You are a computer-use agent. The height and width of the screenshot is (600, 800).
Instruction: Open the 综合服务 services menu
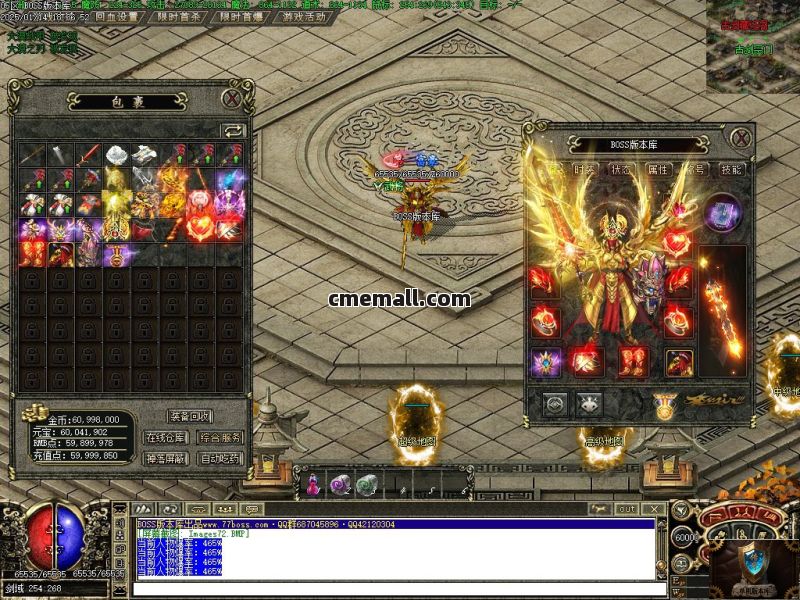click(x=220, y=437)
